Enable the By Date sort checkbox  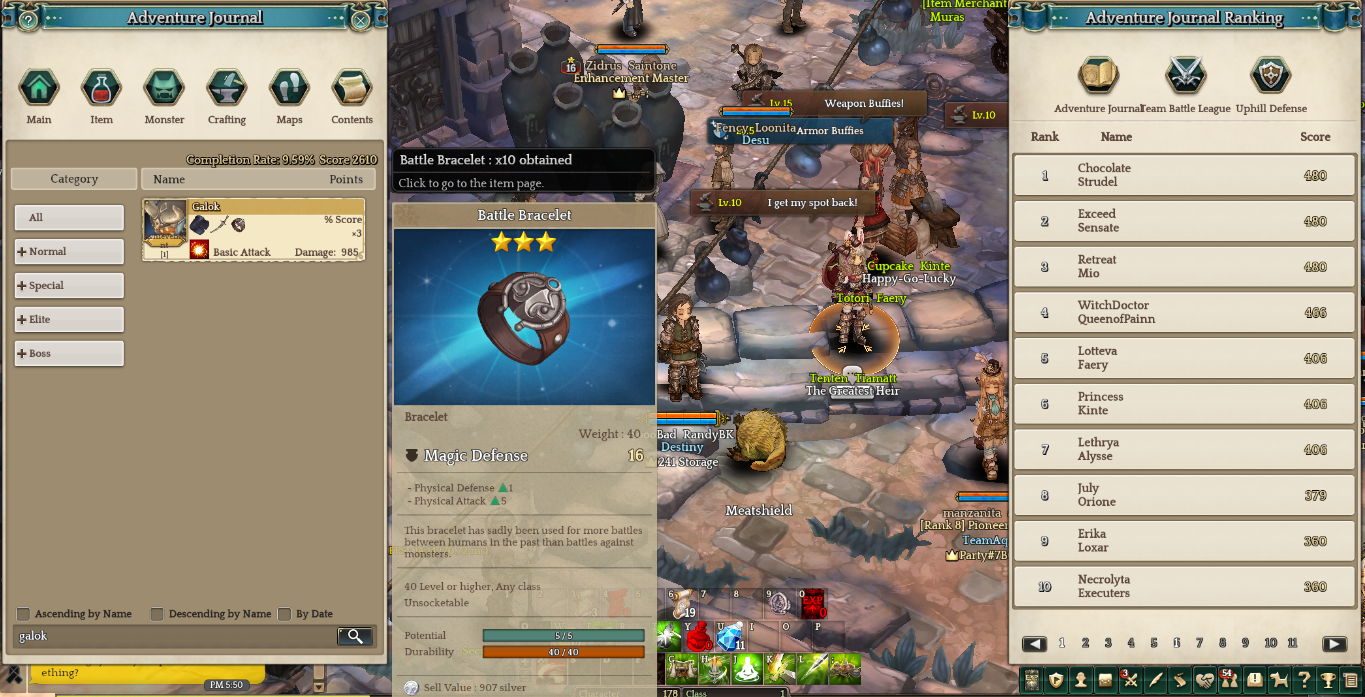click(285, 614)
